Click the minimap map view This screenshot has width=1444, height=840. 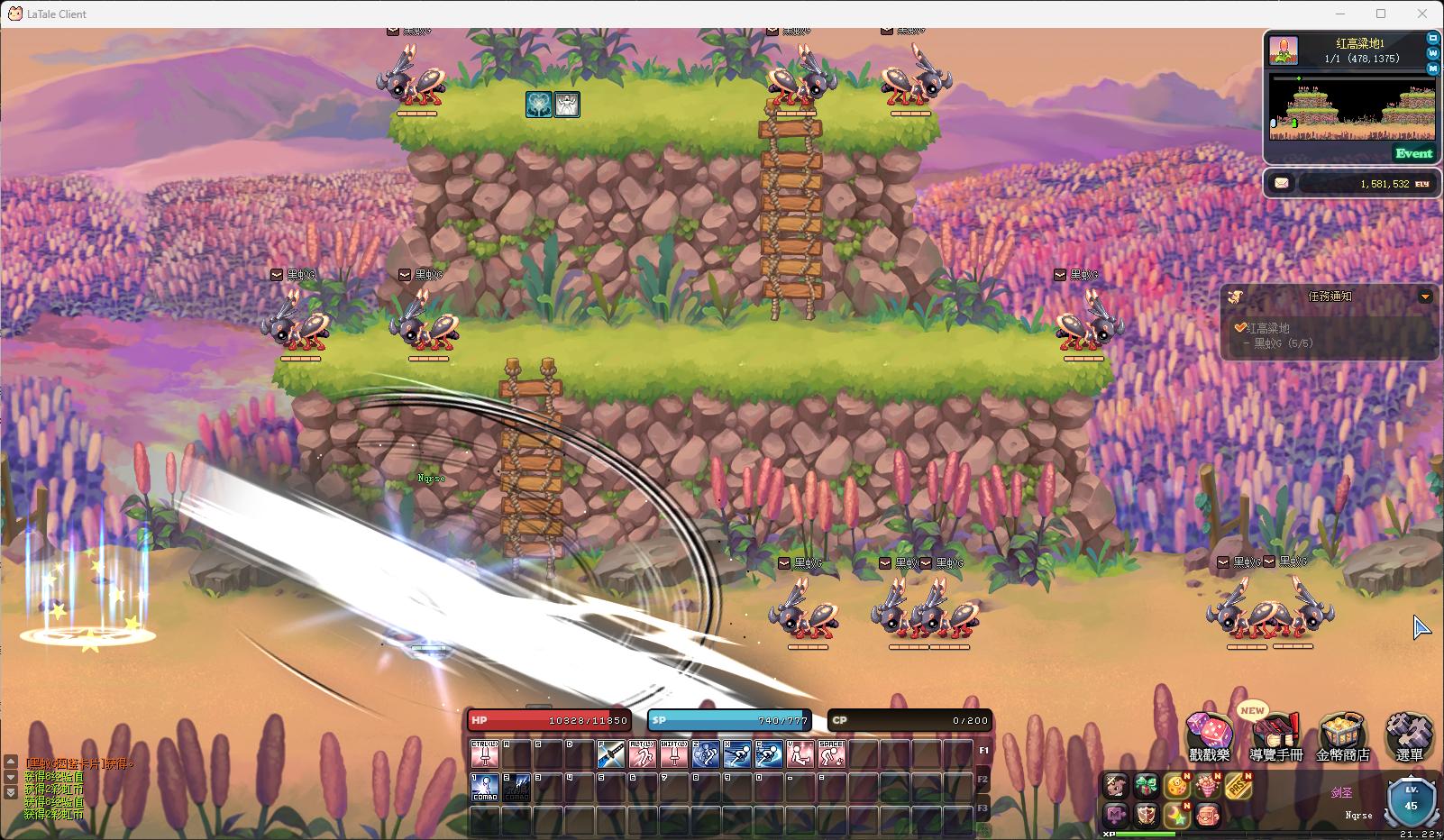coord(1350,109)
